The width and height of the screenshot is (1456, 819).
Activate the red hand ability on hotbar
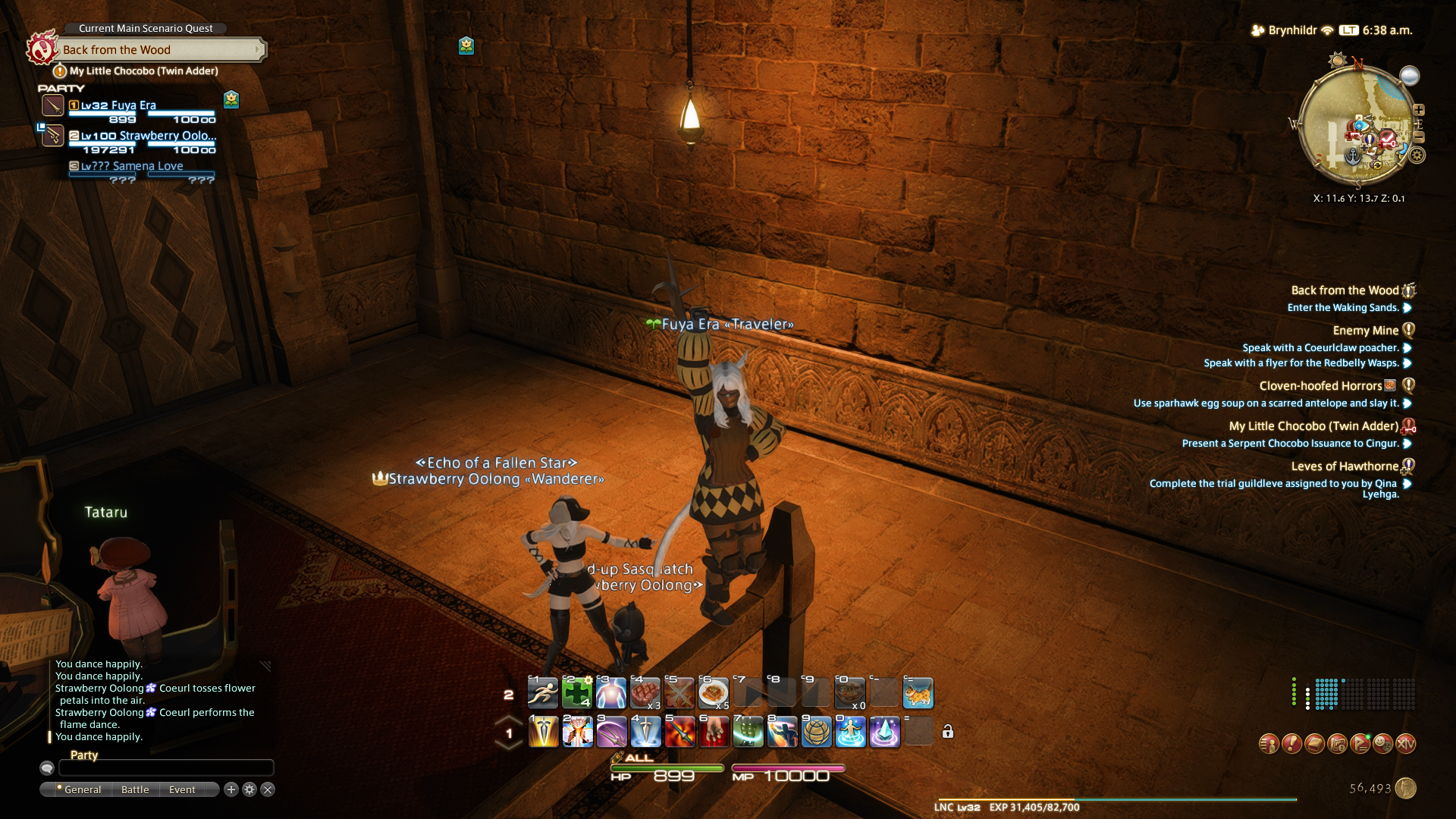[x=714, y=733]
